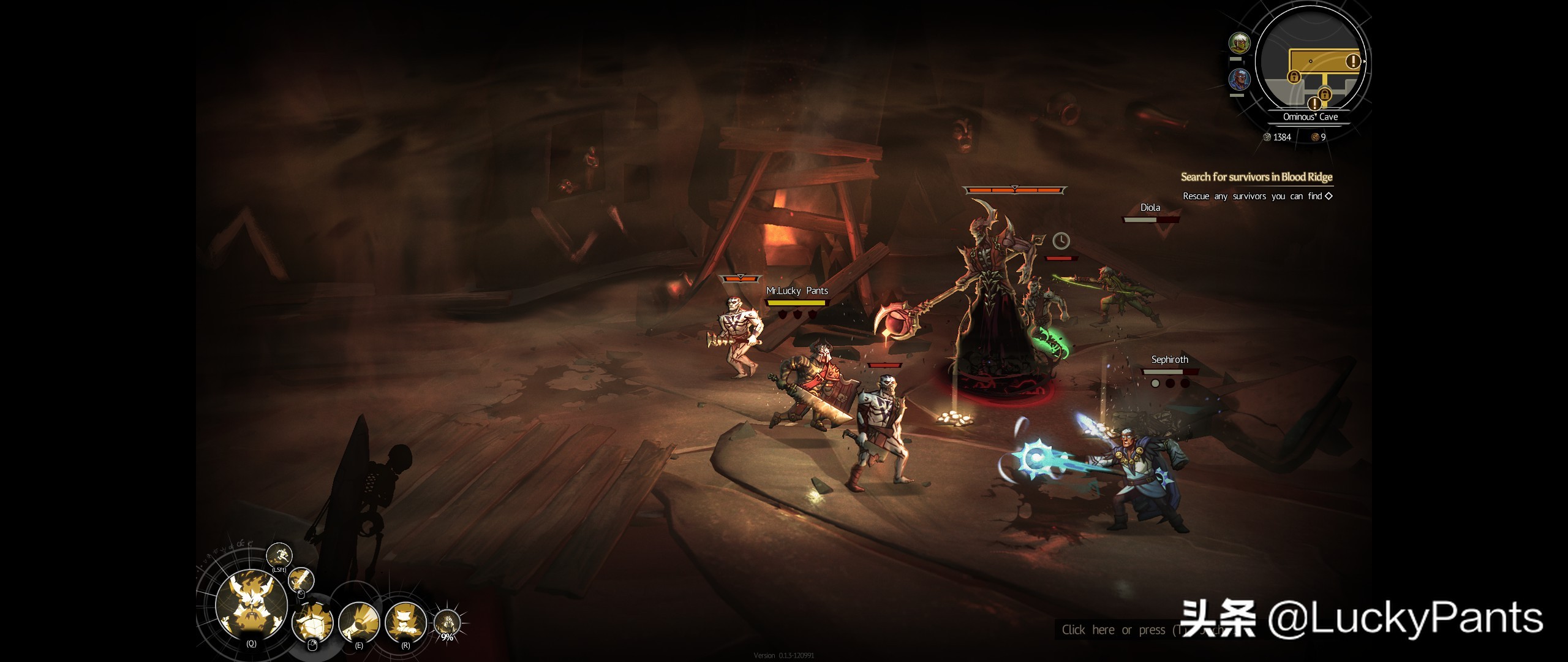Open the Blood Ridge survivors quest tracker
The height and width of the screenshot is (662, 1568).
point(1256,177)
